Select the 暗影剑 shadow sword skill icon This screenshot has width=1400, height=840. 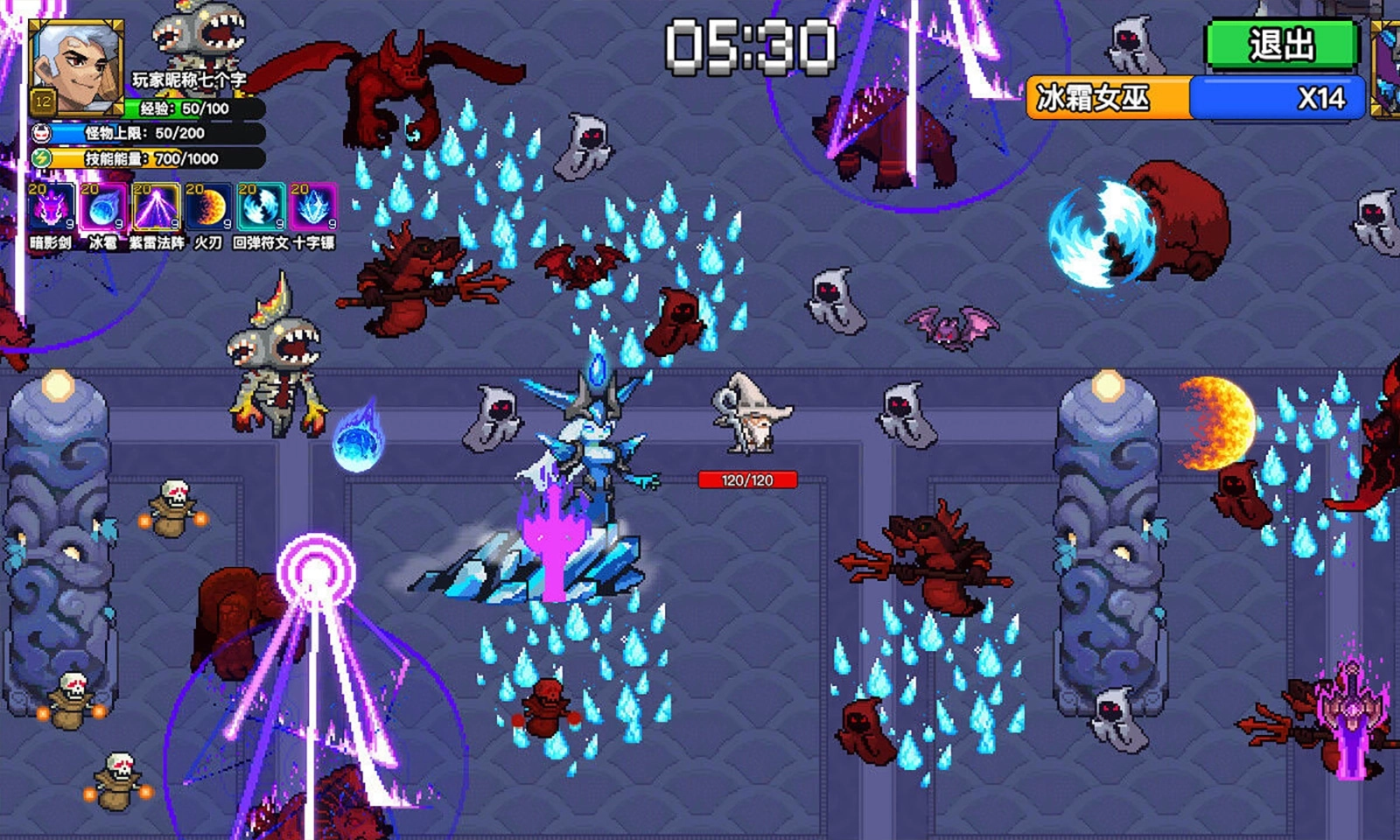point(51,208)
